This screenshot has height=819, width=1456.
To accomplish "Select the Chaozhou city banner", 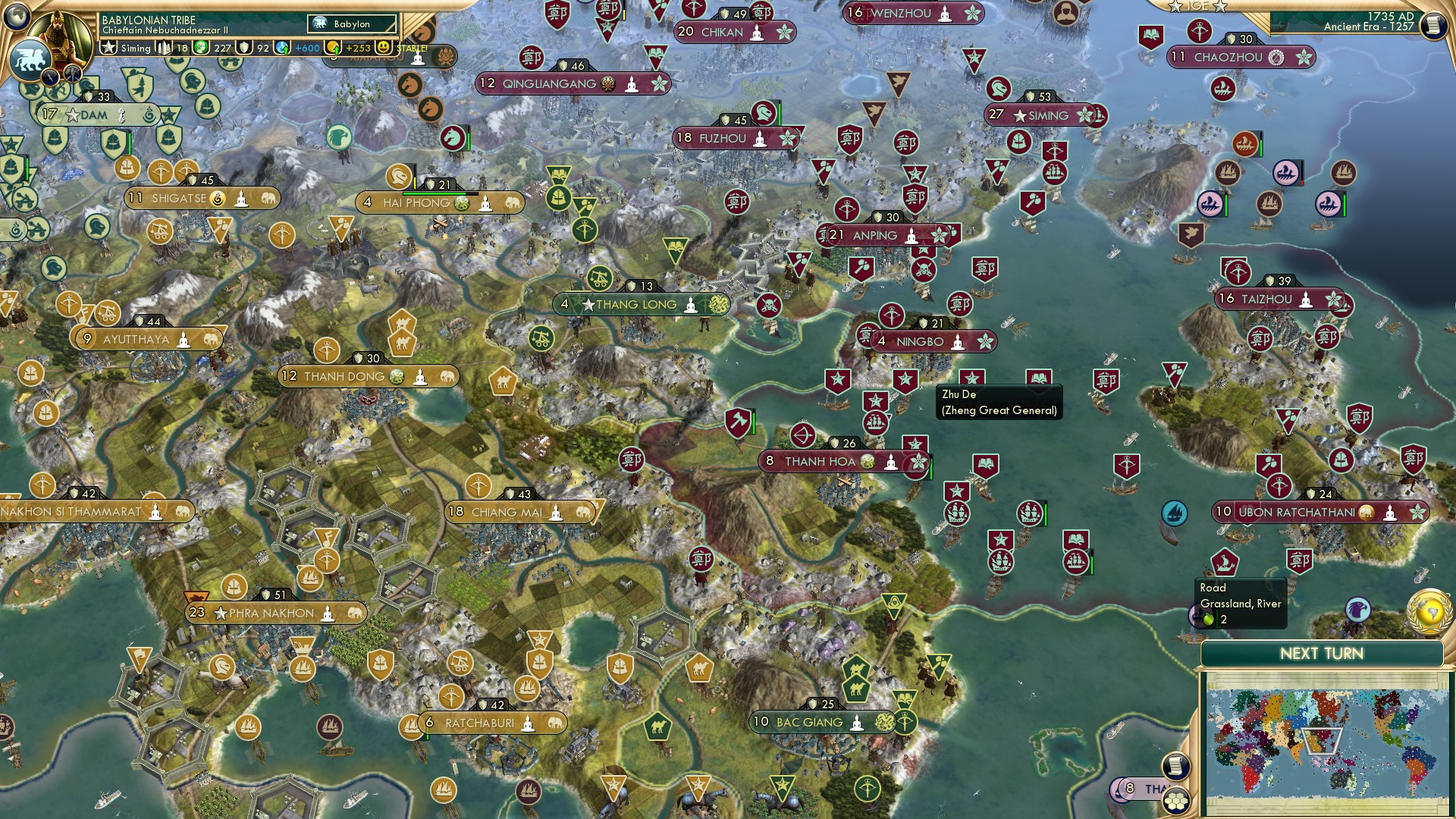I will [x=1241, y=55].
